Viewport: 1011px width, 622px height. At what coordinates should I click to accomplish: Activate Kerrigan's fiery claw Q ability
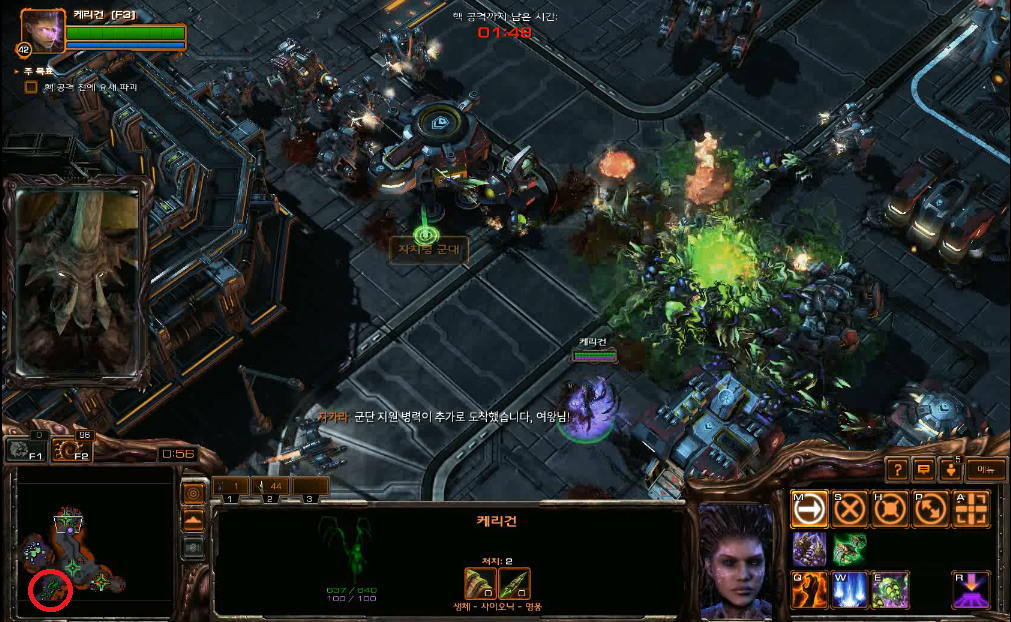(809, 590)
